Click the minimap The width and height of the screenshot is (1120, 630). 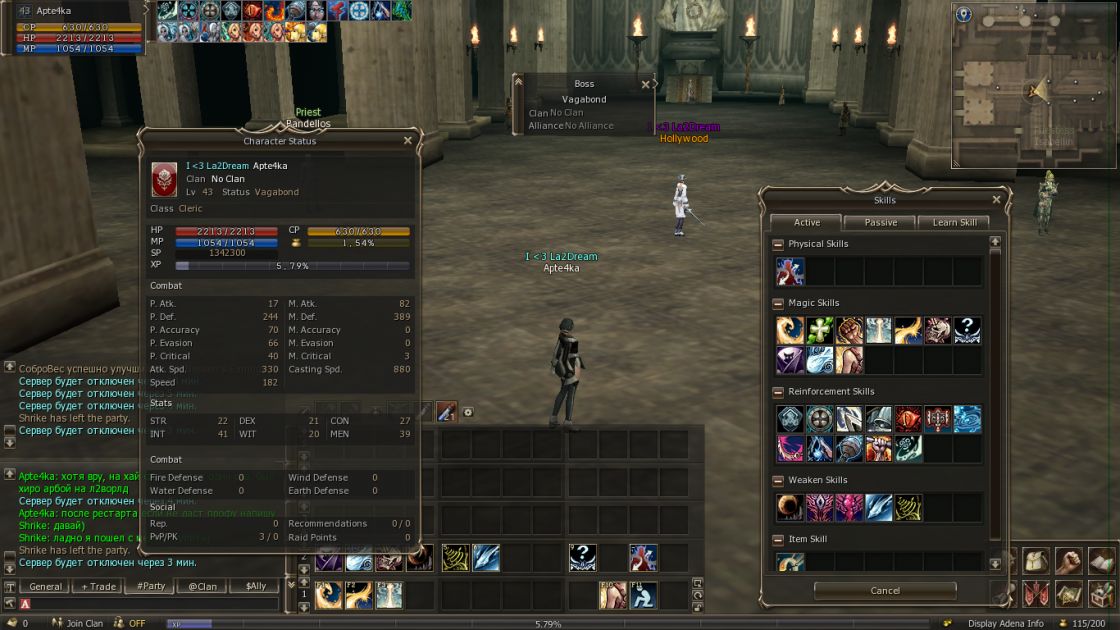tap(1035, 92)
